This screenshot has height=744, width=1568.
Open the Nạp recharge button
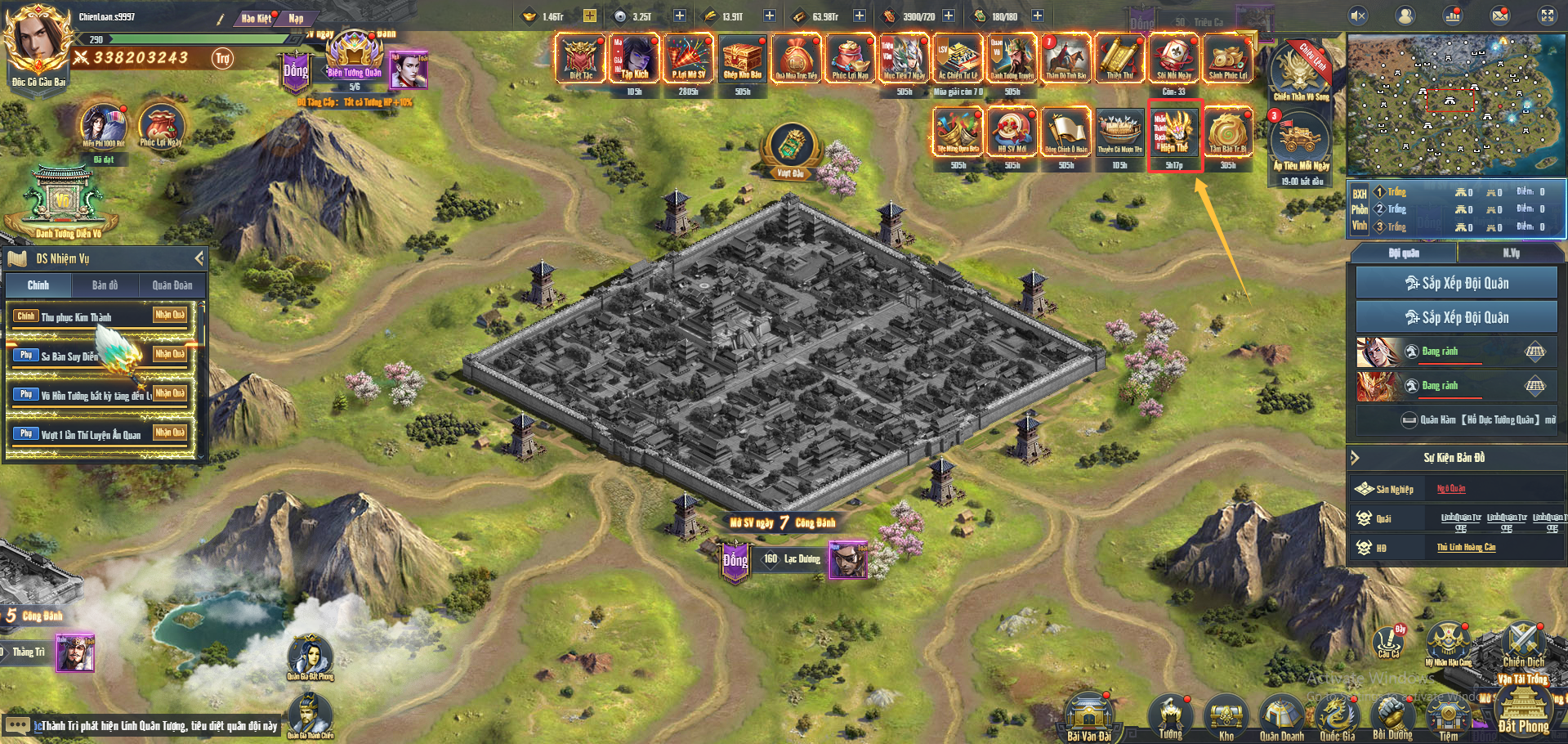296,18
